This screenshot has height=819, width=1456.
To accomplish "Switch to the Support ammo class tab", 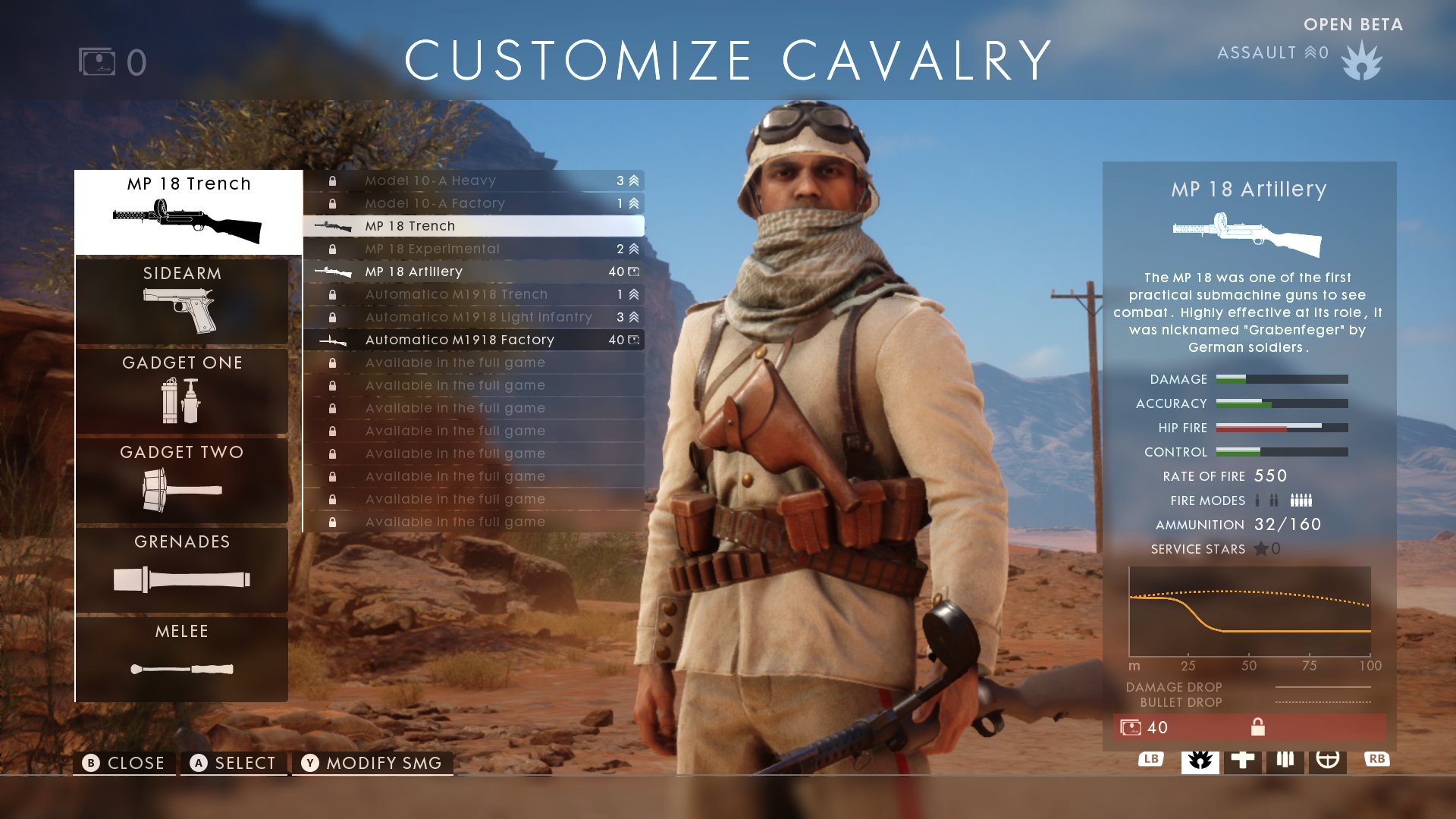I will tap(1285, 760).
